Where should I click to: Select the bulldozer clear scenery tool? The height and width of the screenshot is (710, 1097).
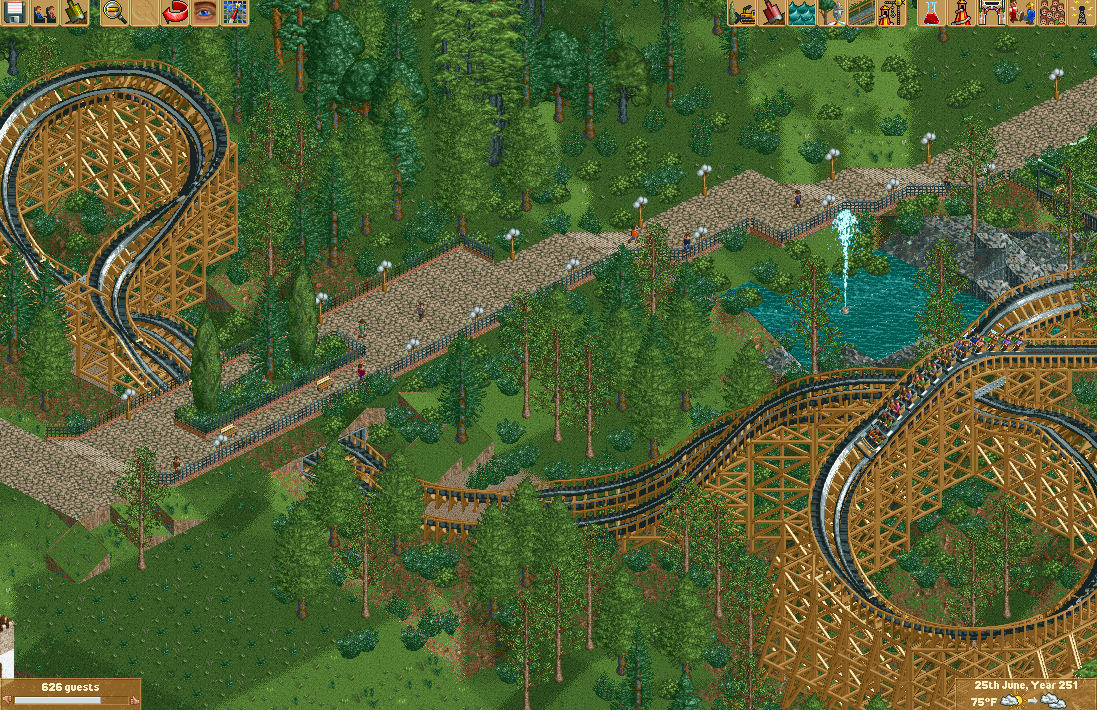[x=742, y=13]
